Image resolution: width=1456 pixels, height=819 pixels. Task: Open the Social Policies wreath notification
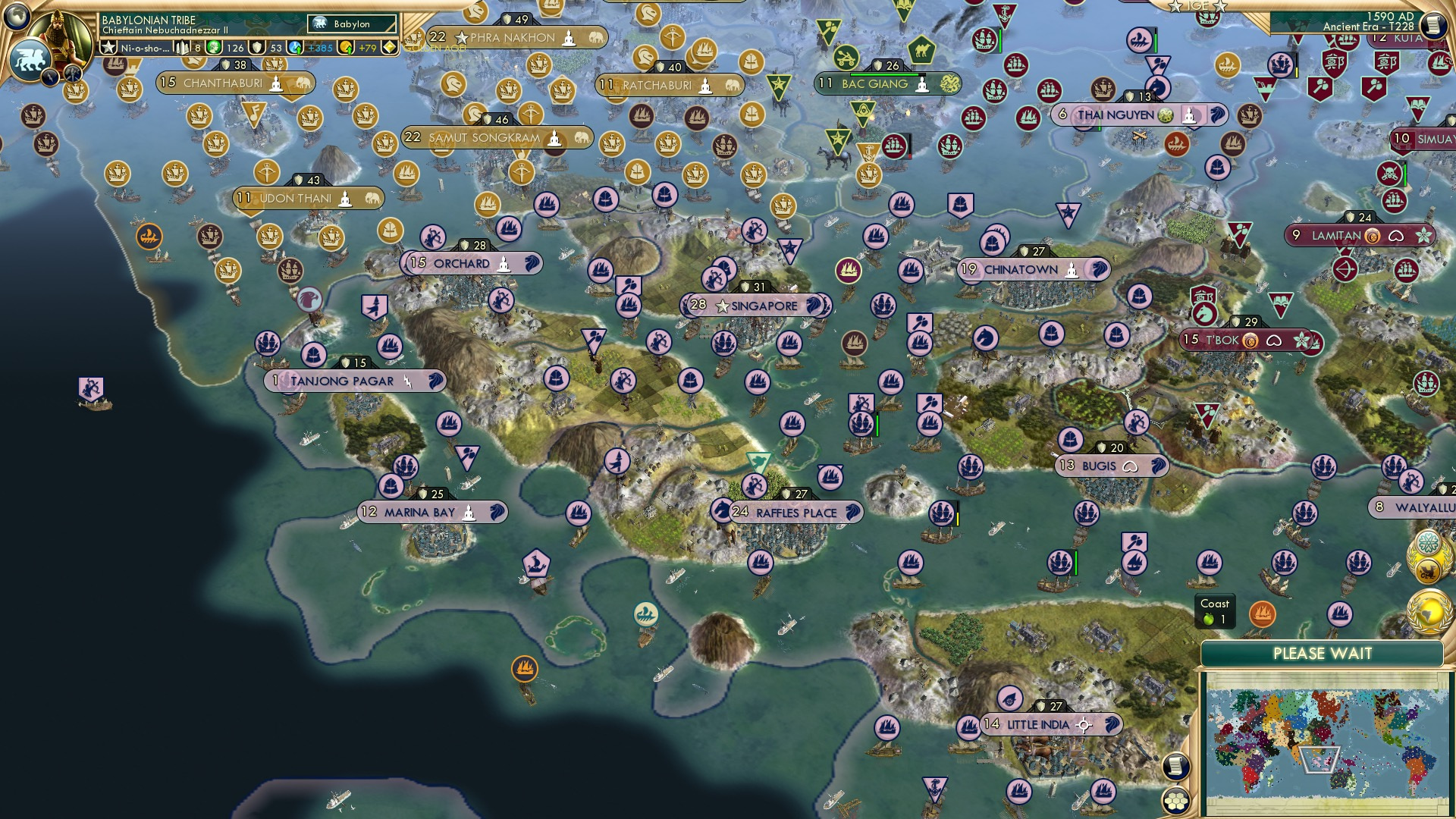1429,542
